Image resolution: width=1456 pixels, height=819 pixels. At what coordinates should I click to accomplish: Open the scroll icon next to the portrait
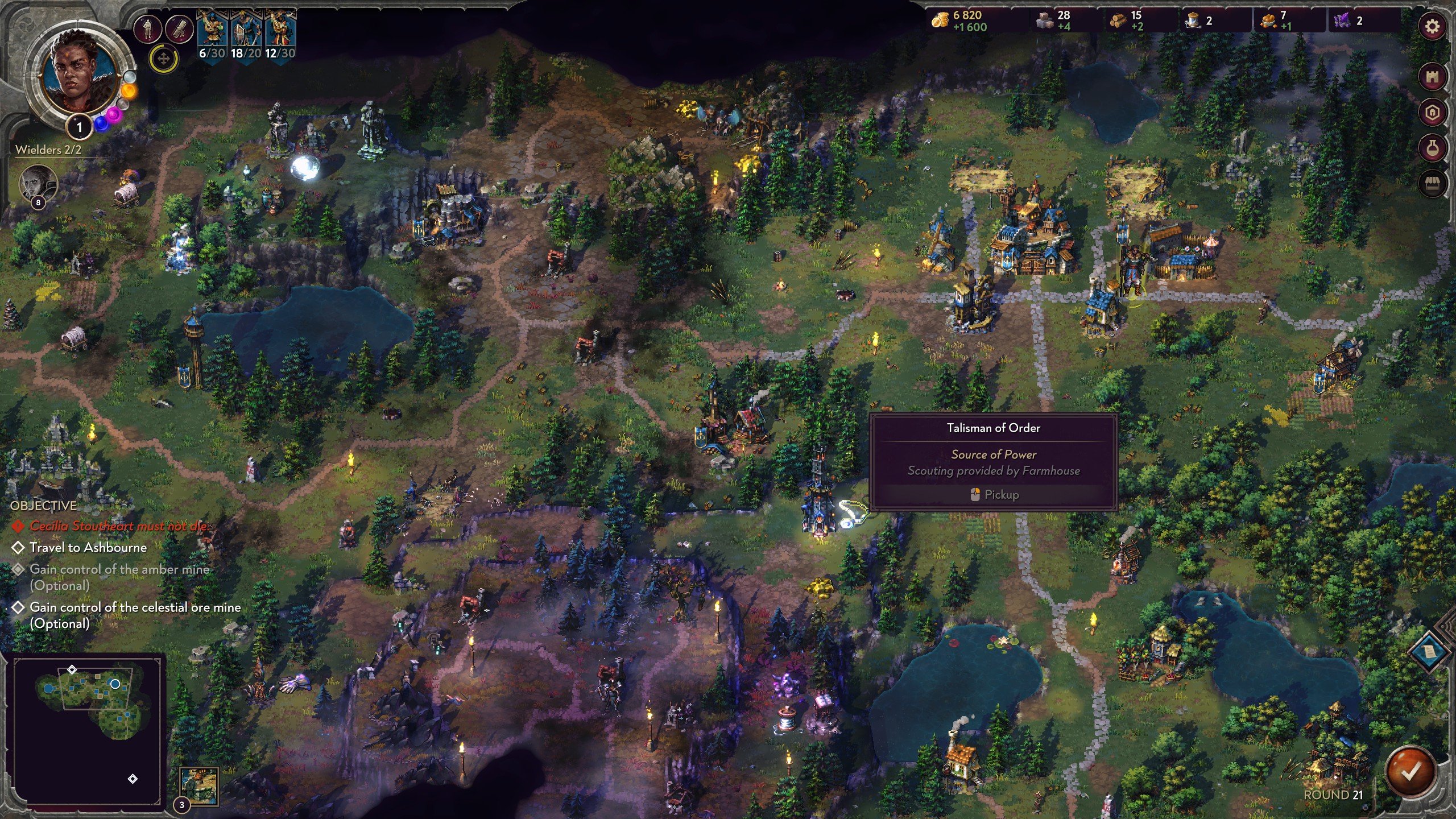(179, 28)
